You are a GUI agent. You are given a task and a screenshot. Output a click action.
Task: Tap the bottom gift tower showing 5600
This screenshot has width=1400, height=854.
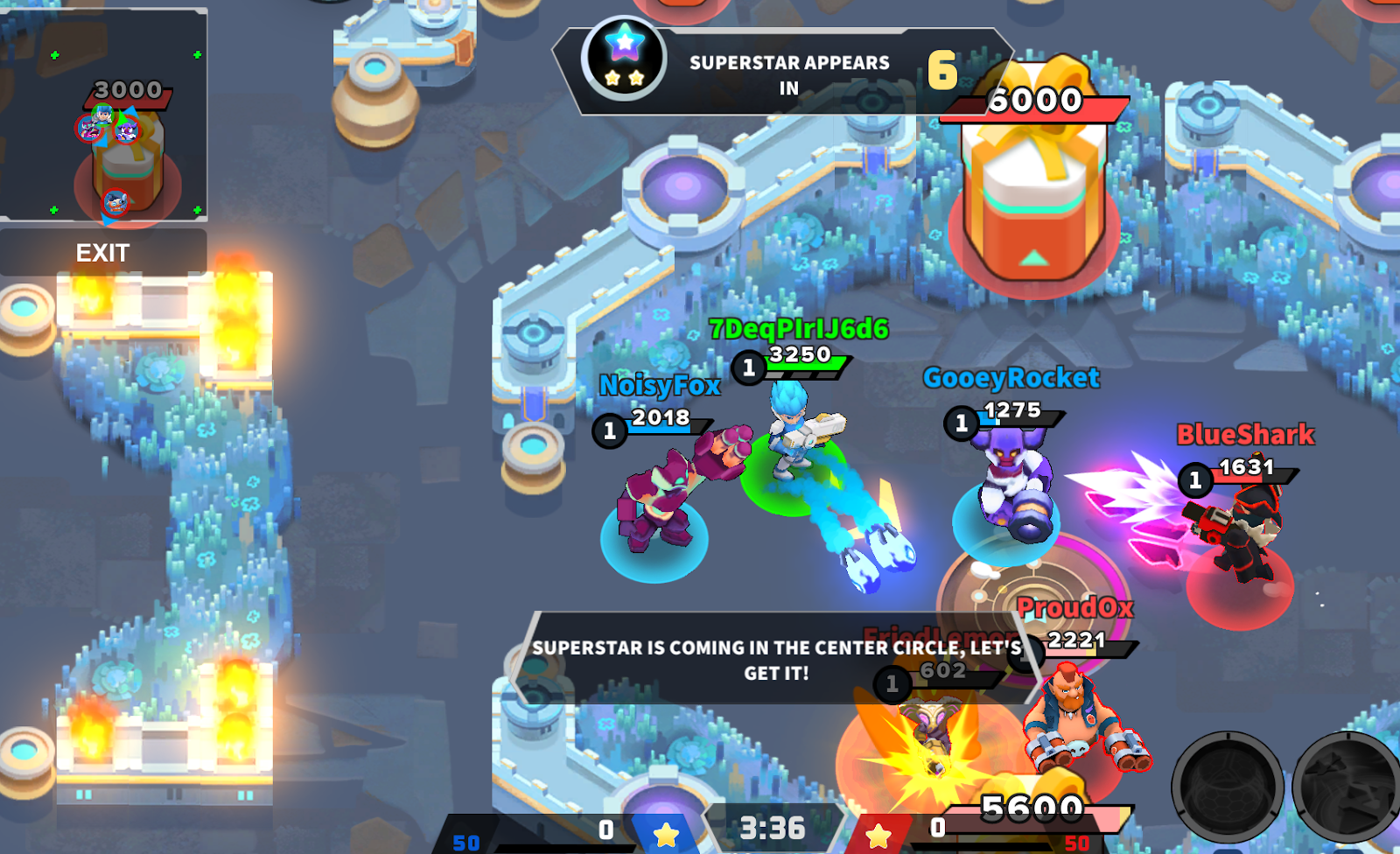pos(1037,800)
